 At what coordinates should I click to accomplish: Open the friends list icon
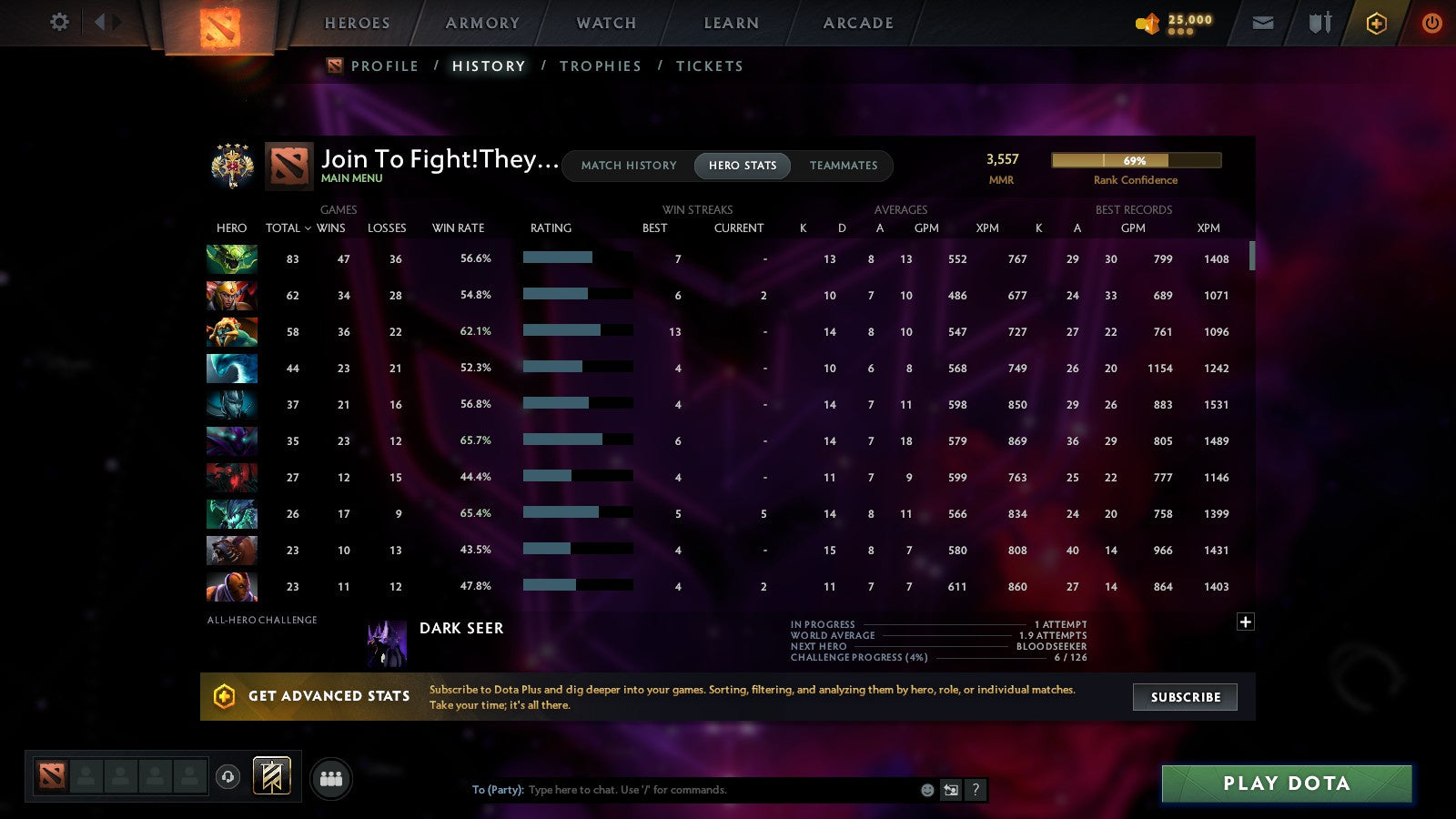pyautogui.click(x=331, y=779)
